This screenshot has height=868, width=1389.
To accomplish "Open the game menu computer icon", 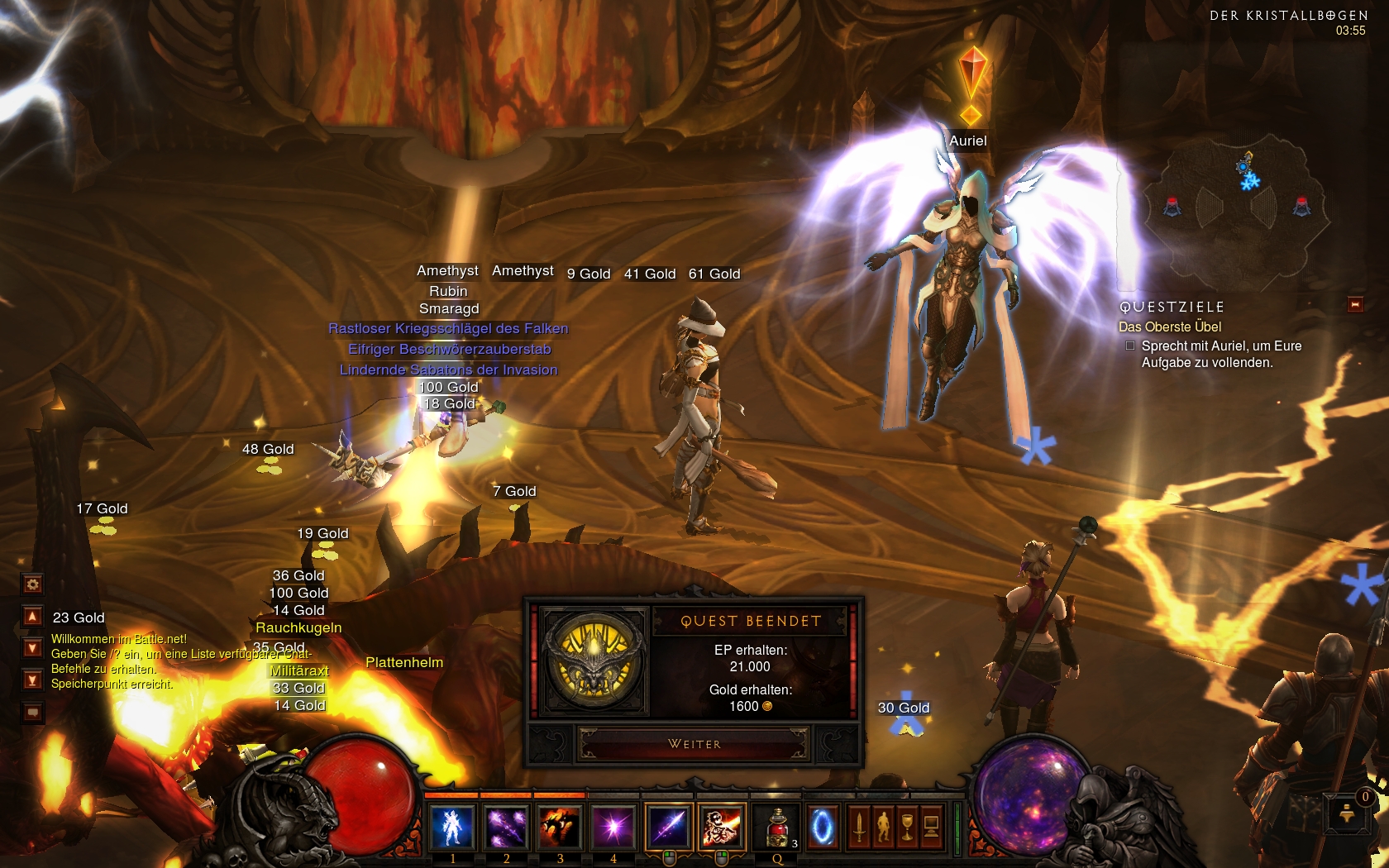I will click(931, 827).
